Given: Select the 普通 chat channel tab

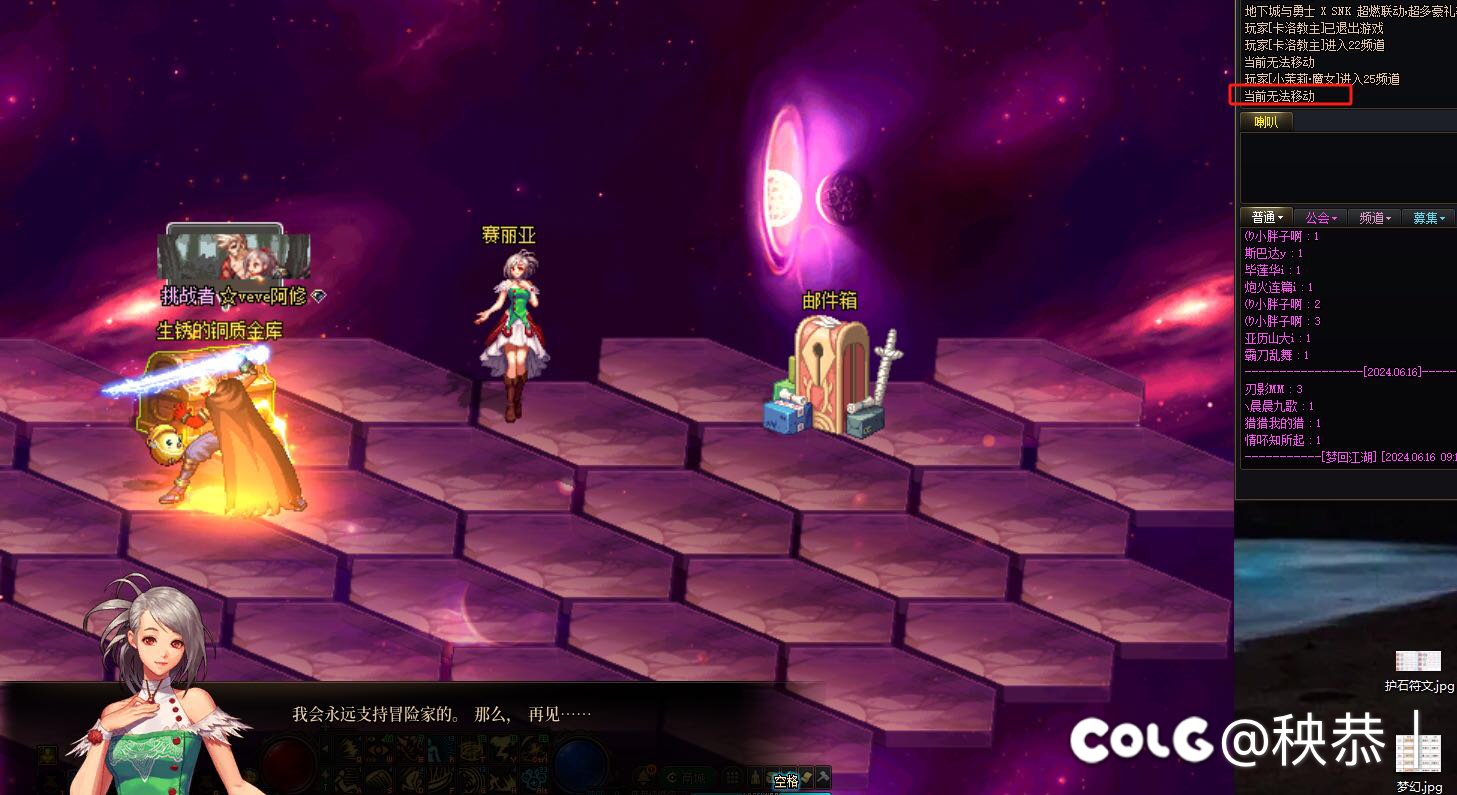Looking at the screenshot, I should tap(1266, 217).
